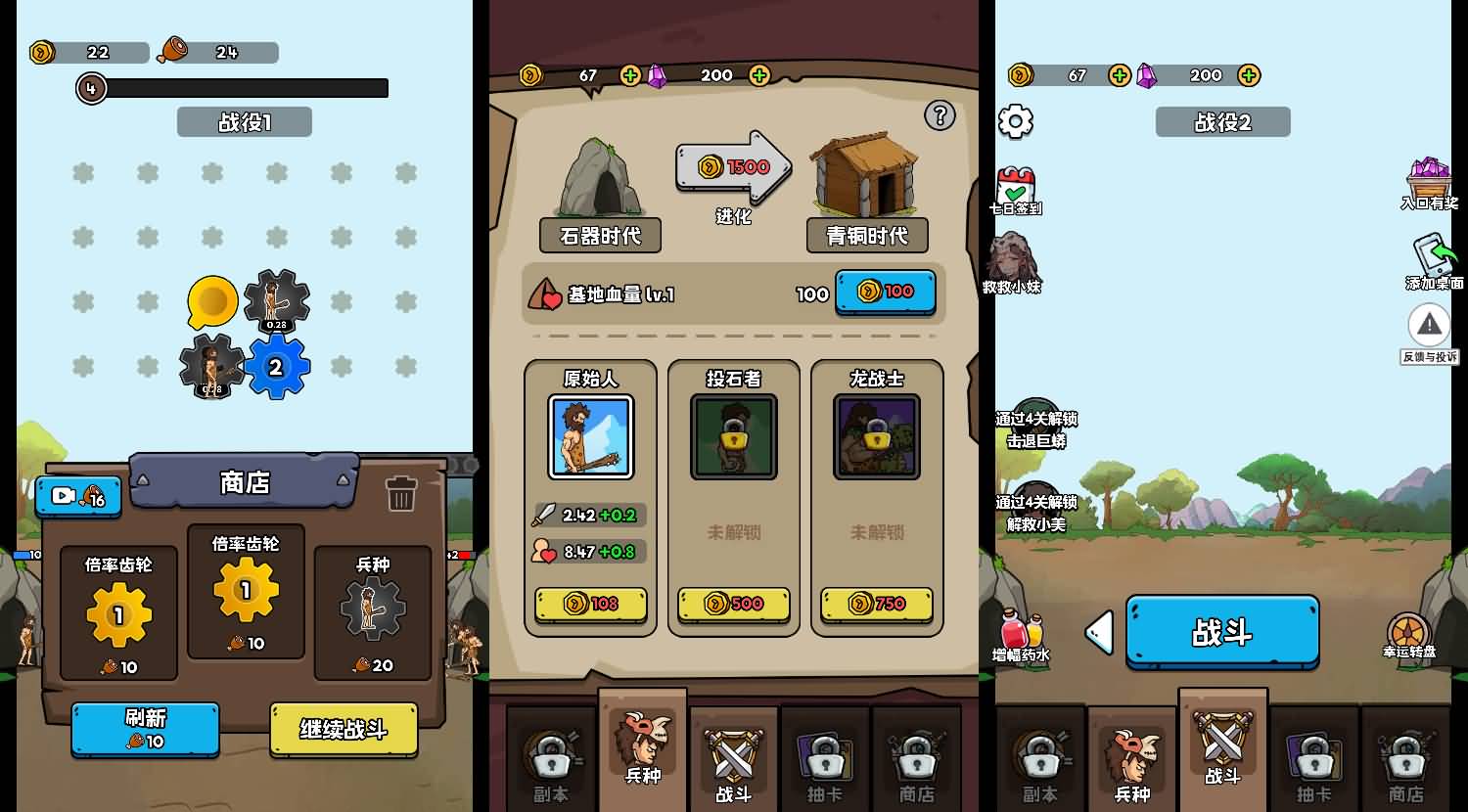Screen dimensions: 1468x812
Task: Open the settings gear
Action: (x=1016, y=121)
